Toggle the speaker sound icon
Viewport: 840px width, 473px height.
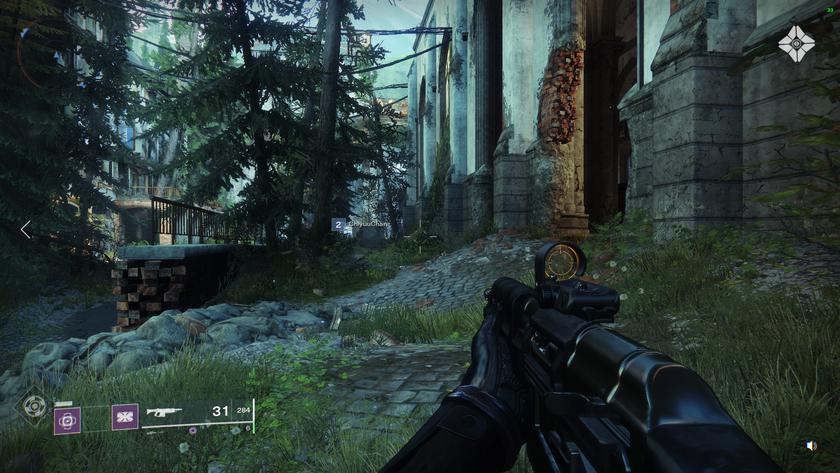click(x=811, y=446)
